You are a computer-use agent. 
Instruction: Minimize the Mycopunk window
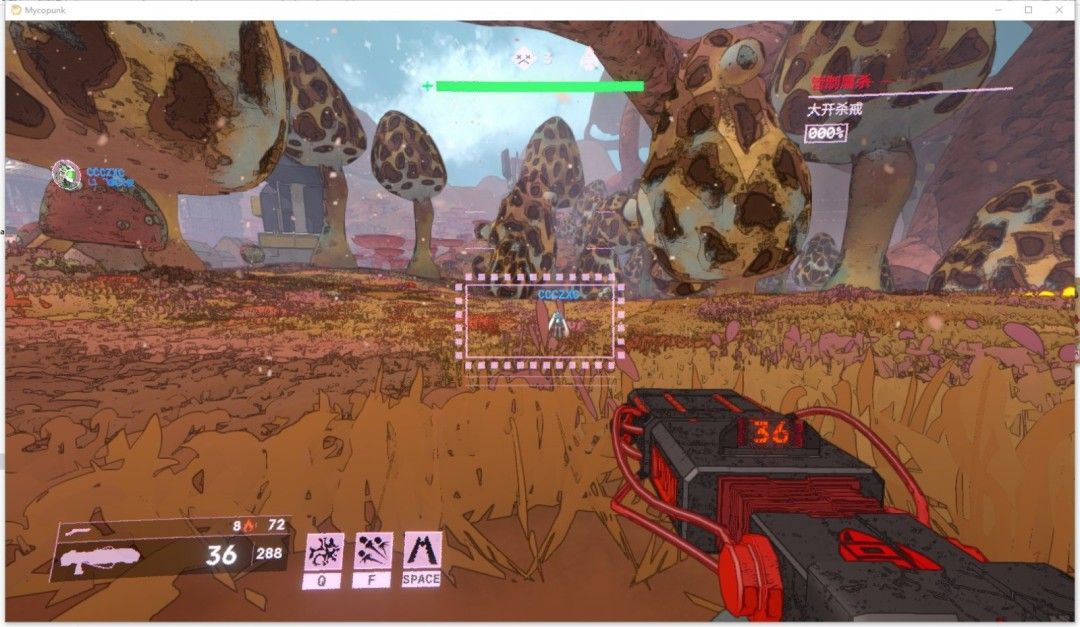point(996,9)
